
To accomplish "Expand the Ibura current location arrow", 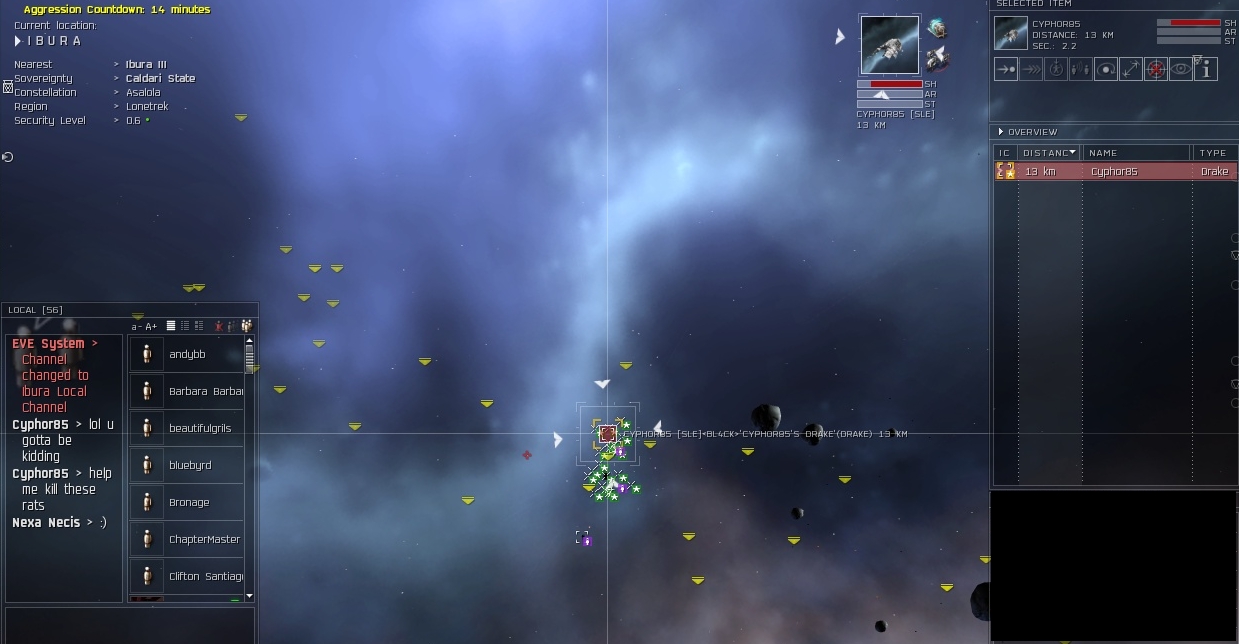I will pos(18,41).
